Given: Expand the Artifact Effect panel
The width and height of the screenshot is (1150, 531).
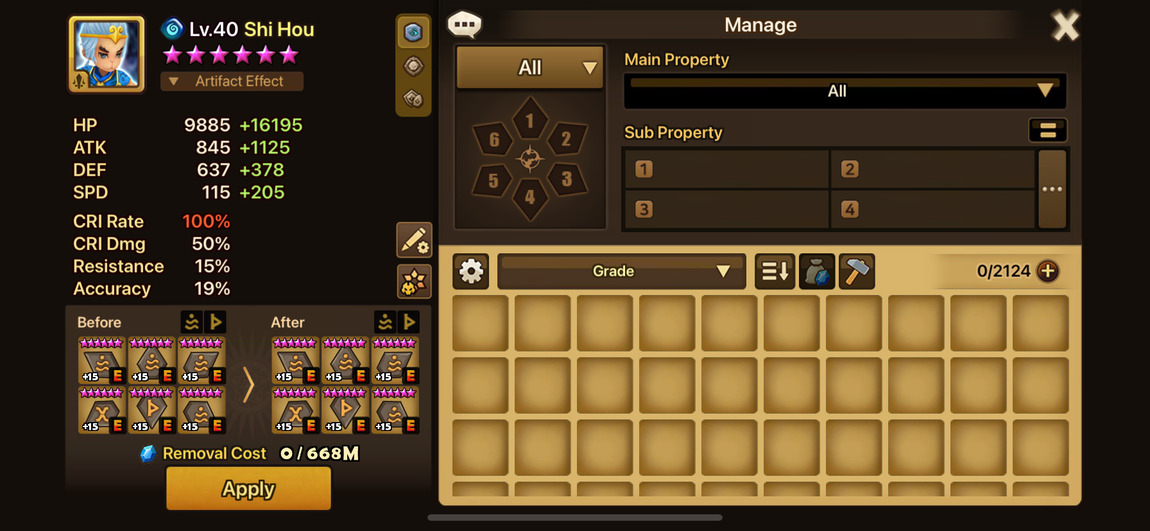Looking at the screenshot, I should click(x=232, y=81).
